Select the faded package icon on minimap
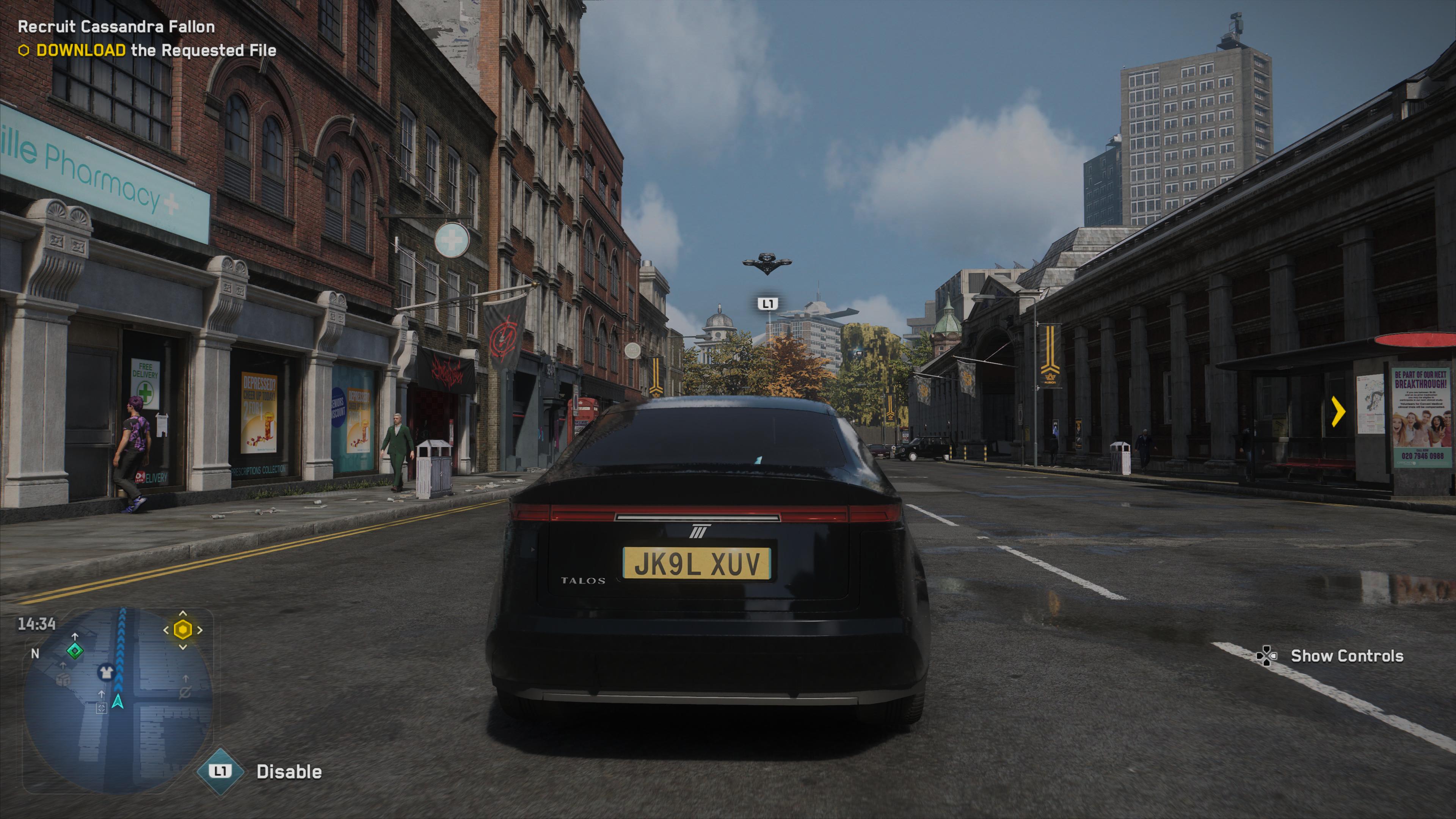 coord(63,679)
